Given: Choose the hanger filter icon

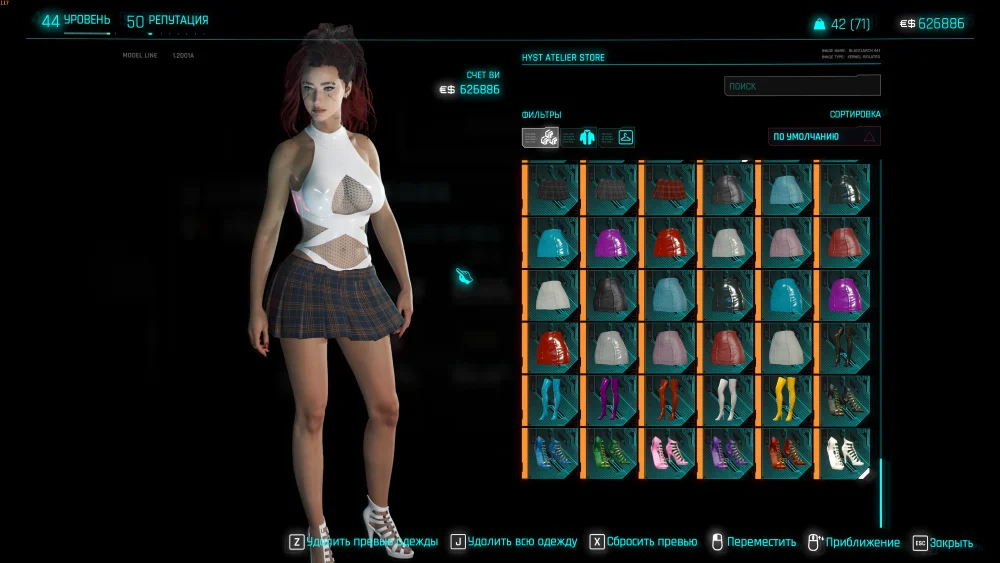Looking at the screenshot, I should [625, 137].
